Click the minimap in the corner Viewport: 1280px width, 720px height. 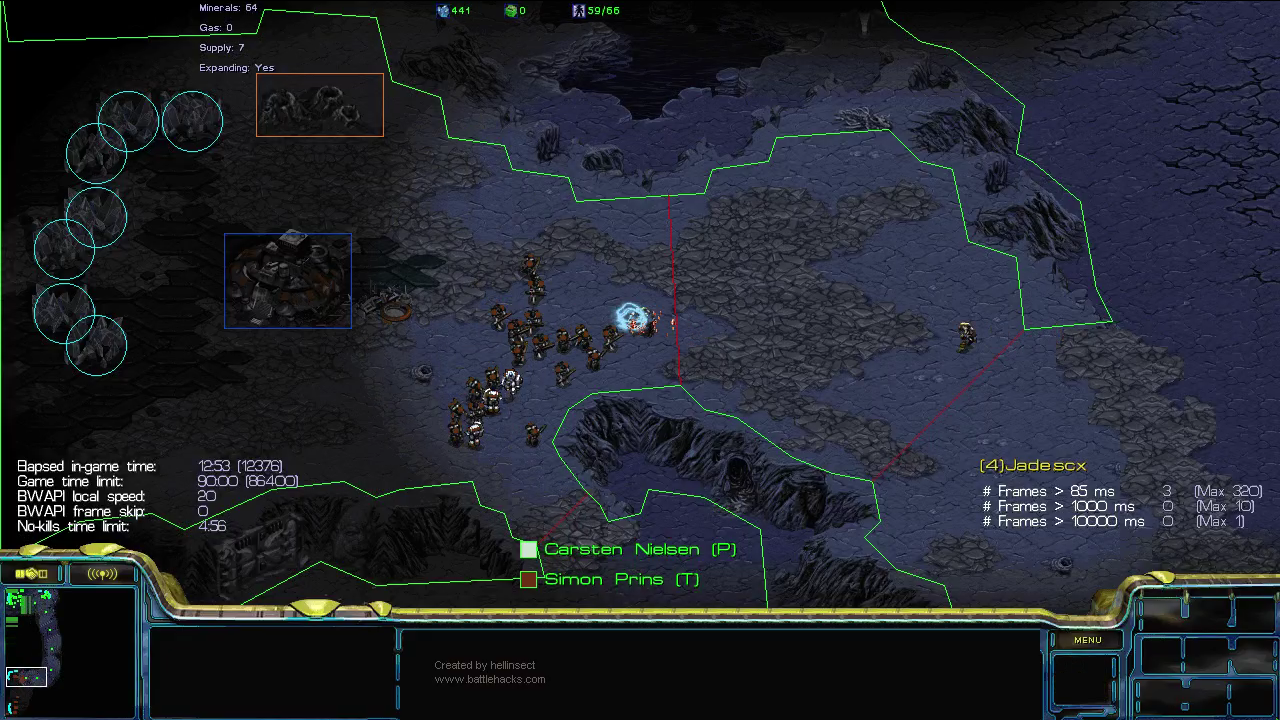69,652
